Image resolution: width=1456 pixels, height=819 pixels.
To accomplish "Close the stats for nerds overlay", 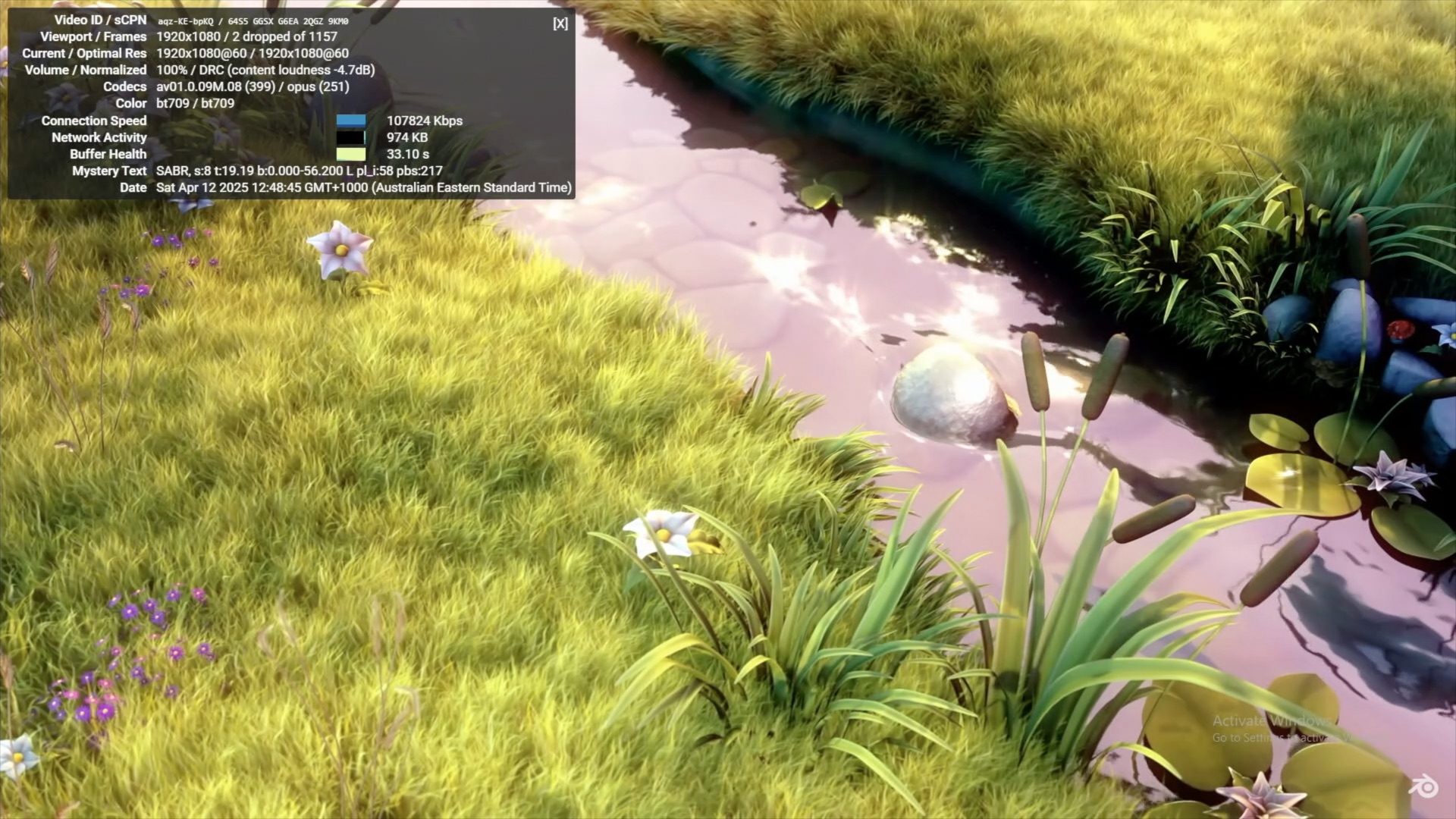I will [560, 24].
